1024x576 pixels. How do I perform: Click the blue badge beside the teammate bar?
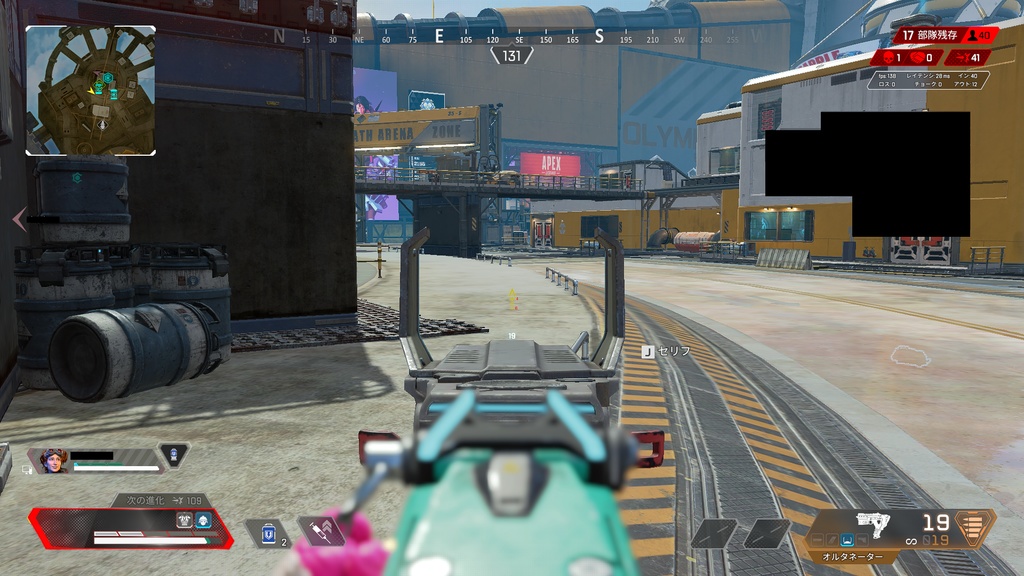coord(174,456)
